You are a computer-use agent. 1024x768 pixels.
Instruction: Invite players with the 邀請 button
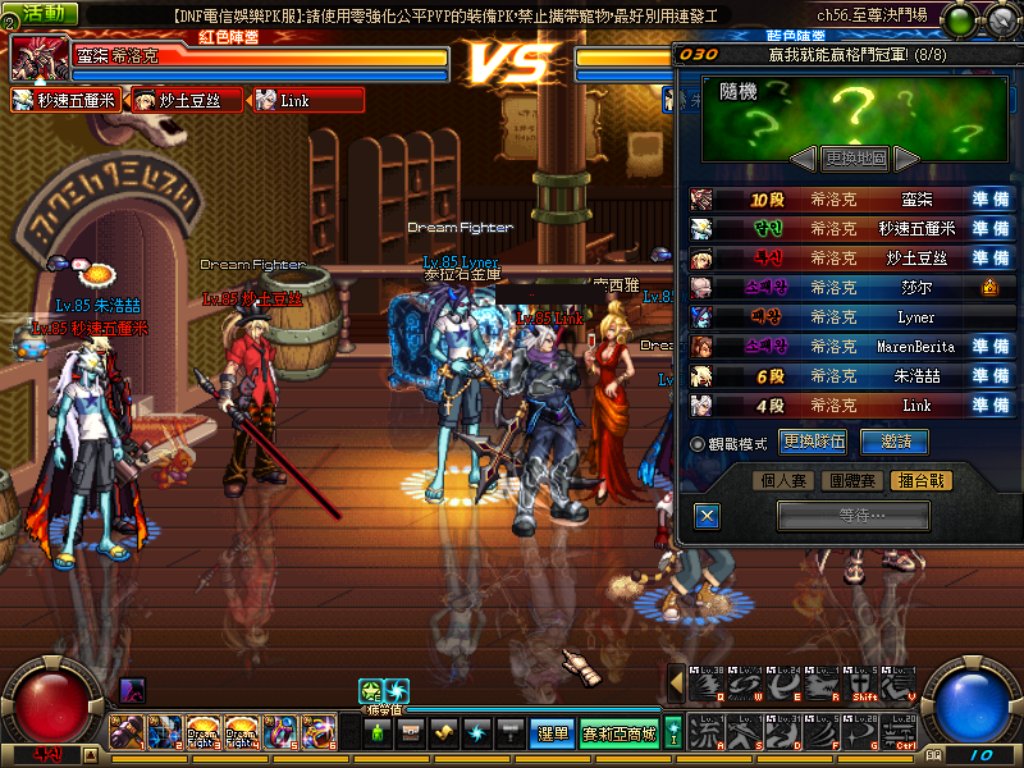coord(893,442)
